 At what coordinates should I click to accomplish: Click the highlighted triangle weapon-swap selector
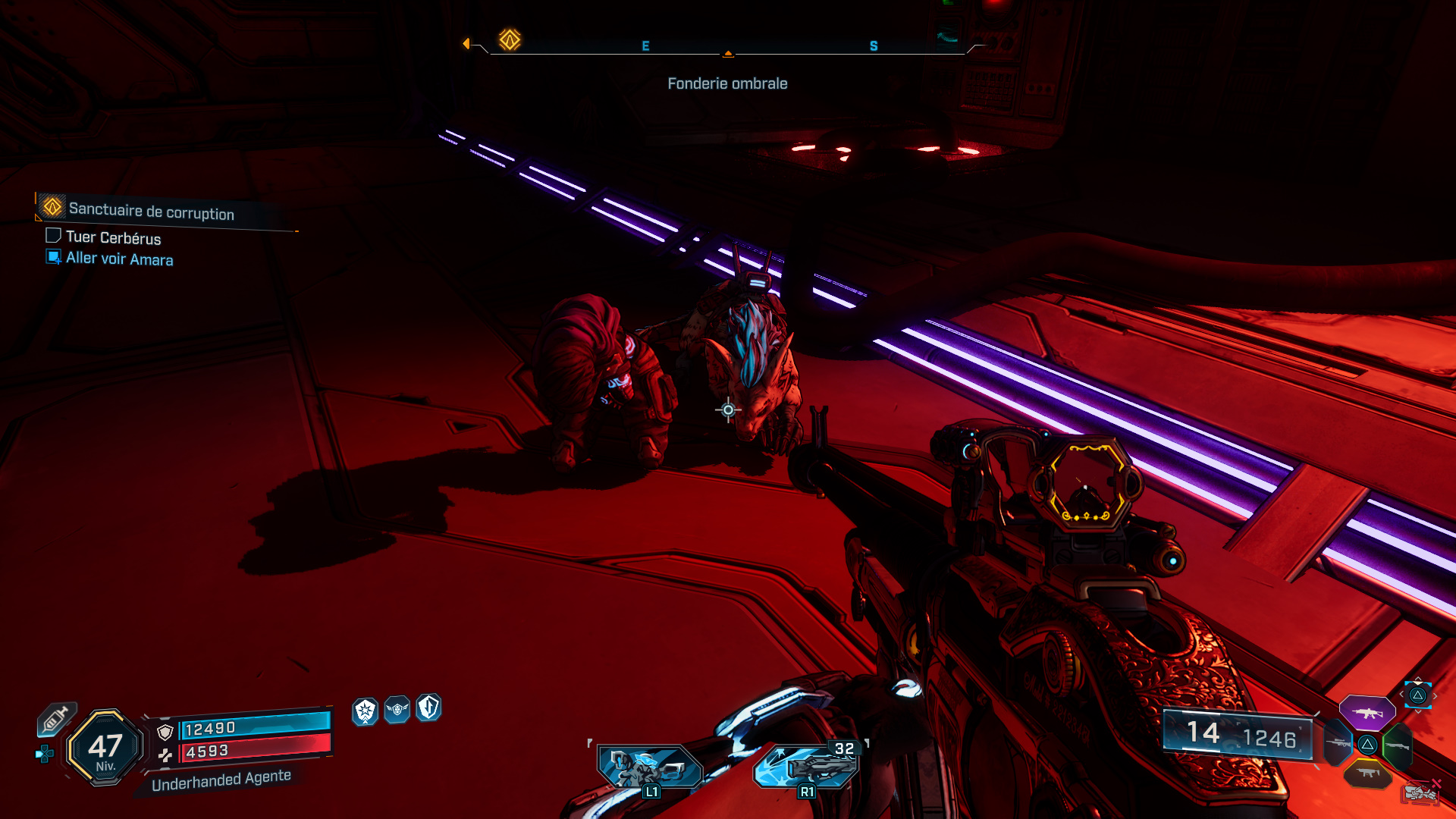pyautogui.click(x=1417, y=695)
